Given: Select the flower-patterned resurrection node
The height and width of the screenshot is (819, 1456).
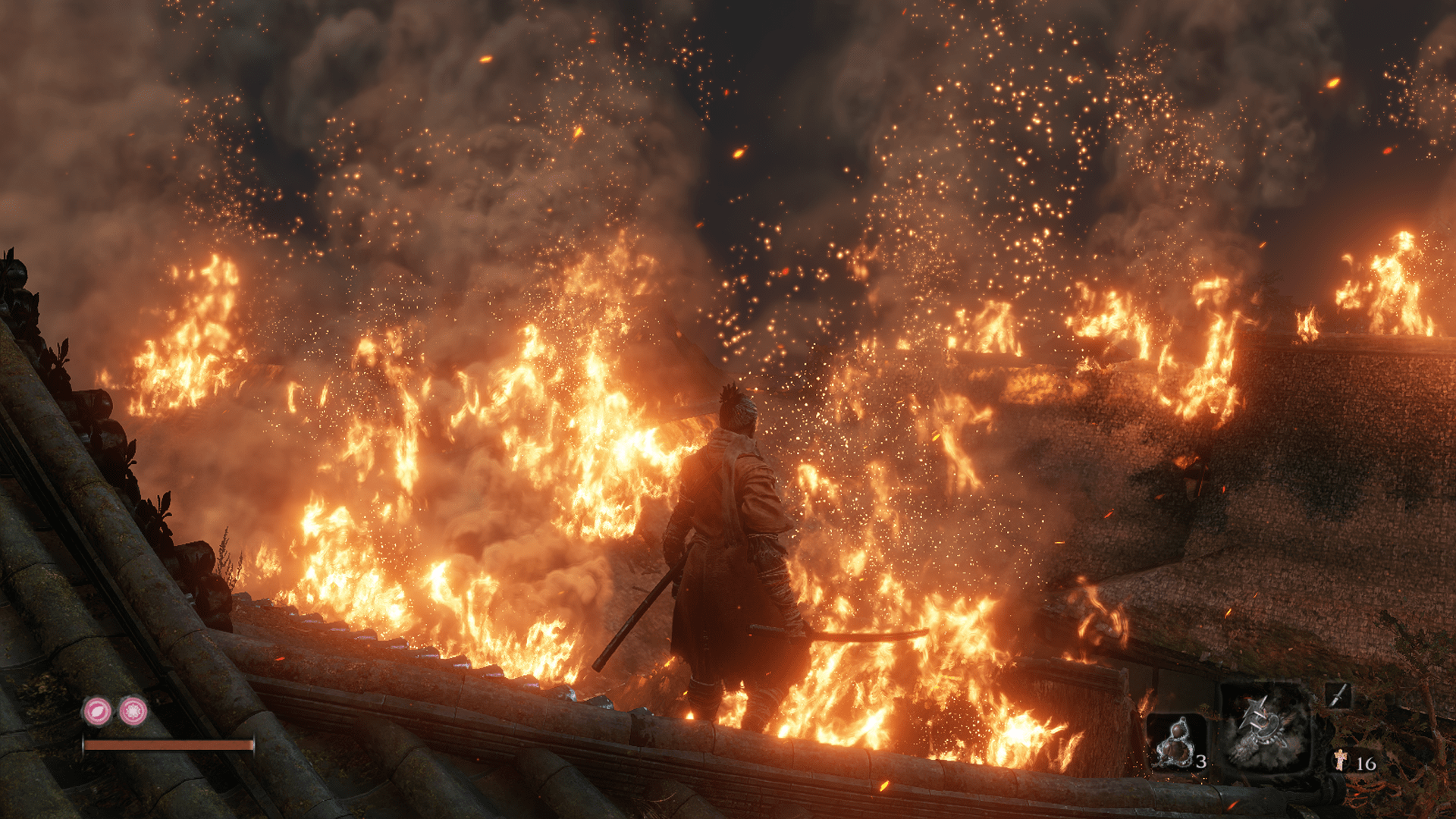Looking at the screenshot, I should pos(133,711).
